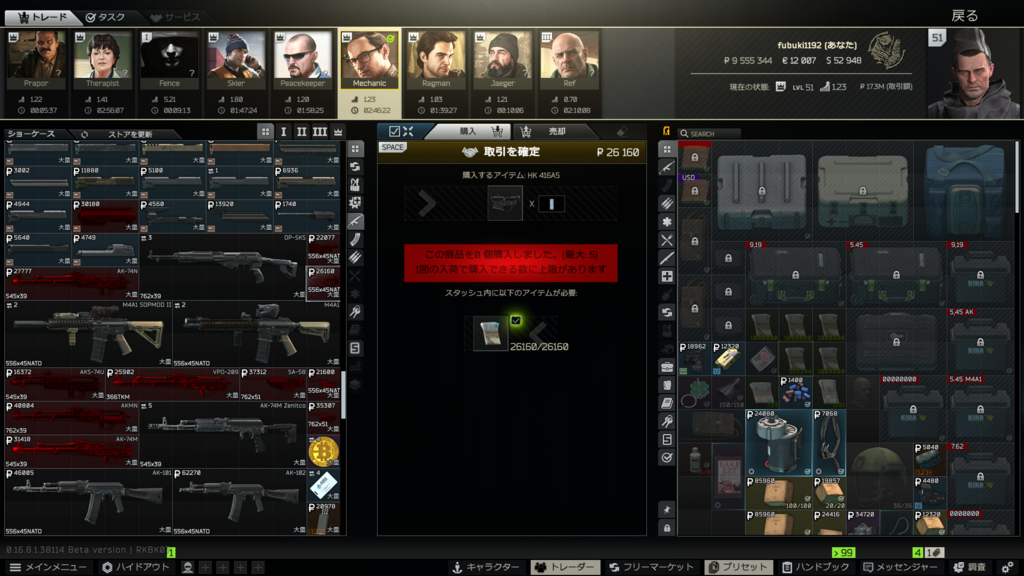Go to the キャラクター screen

tap(487, 567)
